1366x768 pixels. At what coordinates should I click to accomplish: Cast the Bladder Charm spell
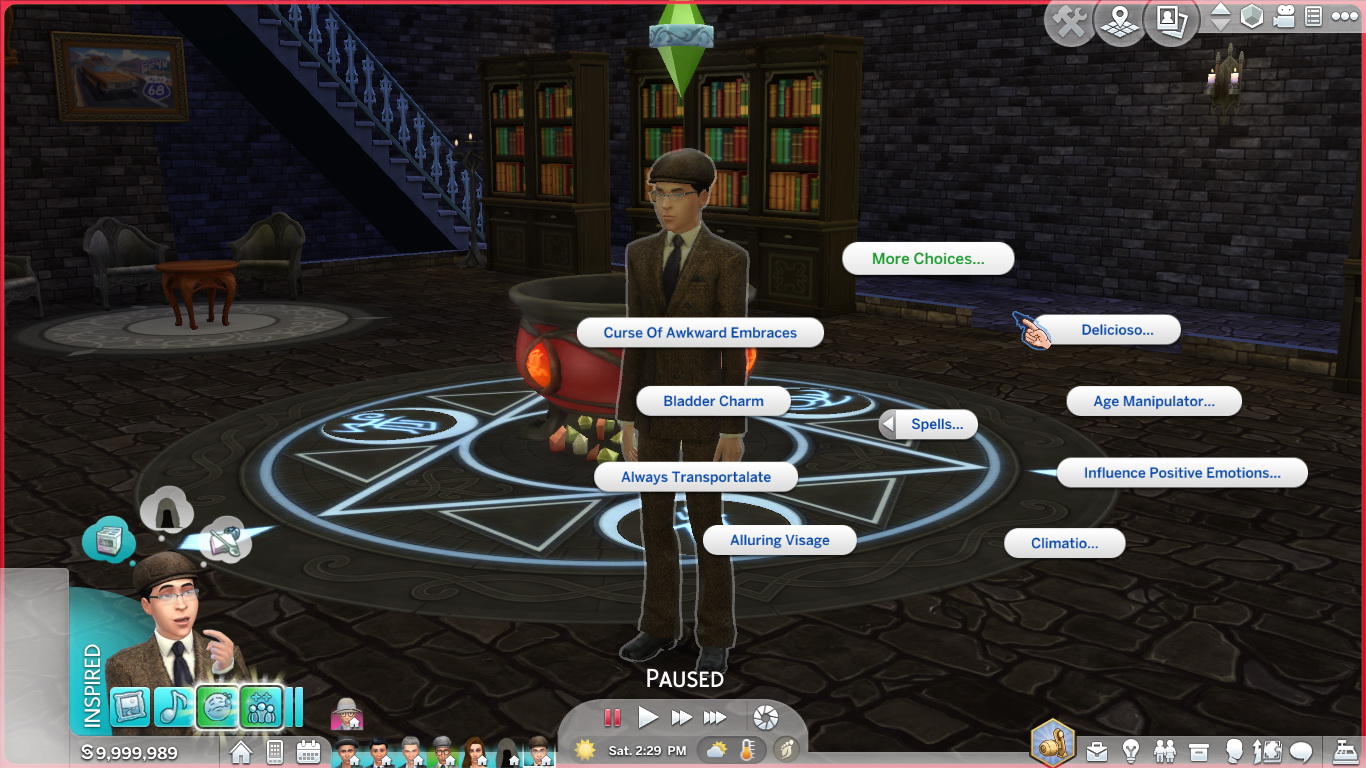pyautogui.click(x=713, y=400)
